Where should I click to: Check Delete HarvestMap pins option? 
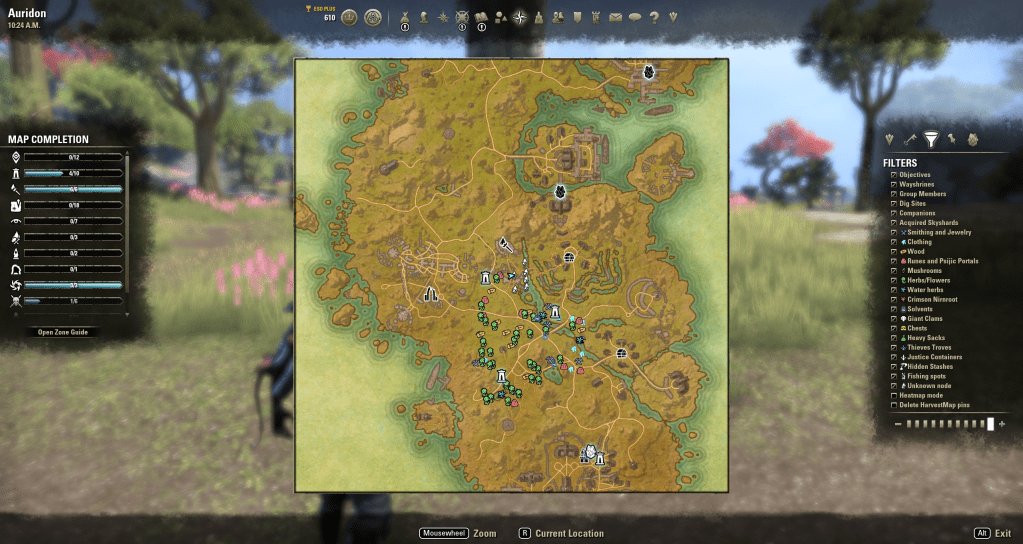tap(893, 405)
